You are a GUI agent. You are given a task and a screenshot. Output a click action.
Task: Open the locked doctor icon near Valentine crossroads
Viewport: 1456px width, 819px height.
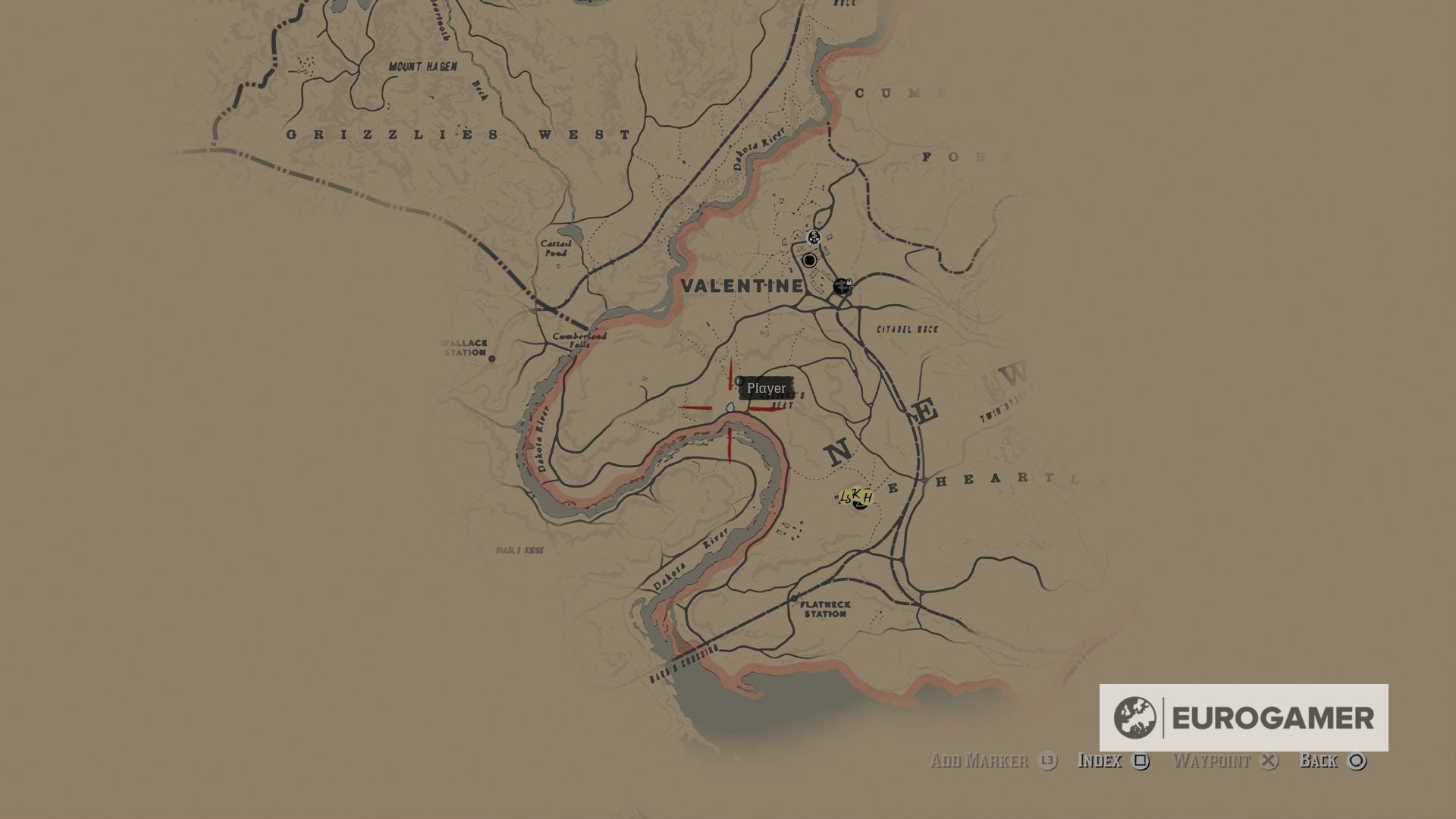843,287
